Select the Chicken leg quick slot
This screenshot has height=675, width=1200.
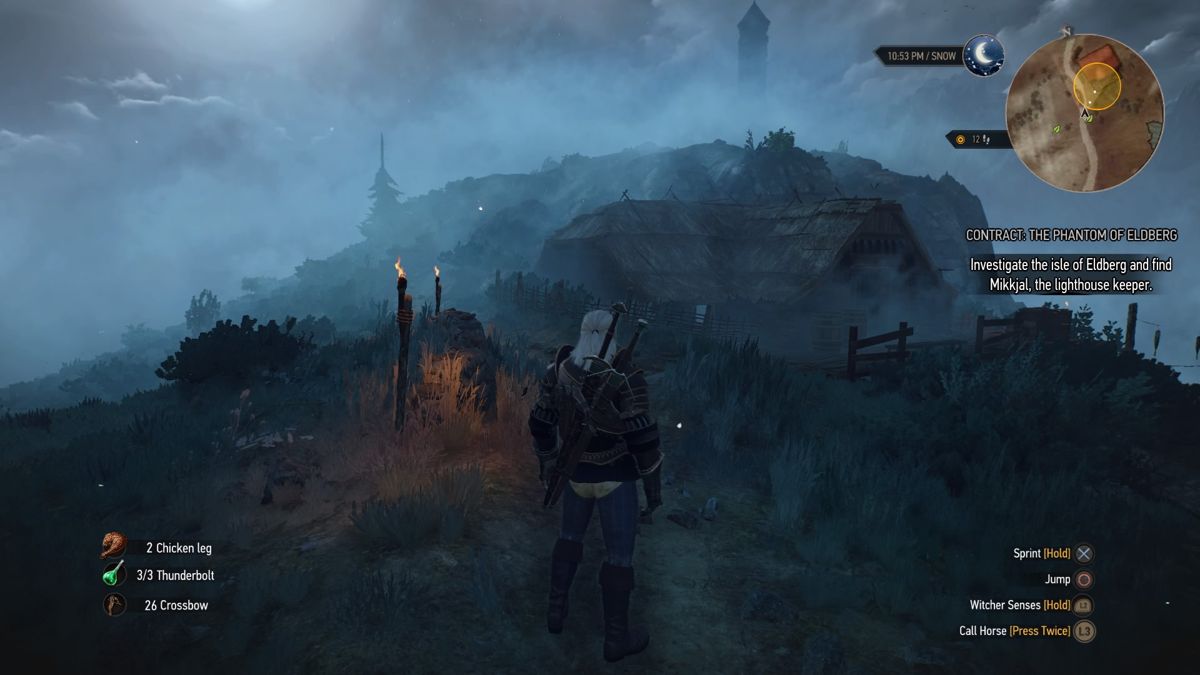click(114, 546)
